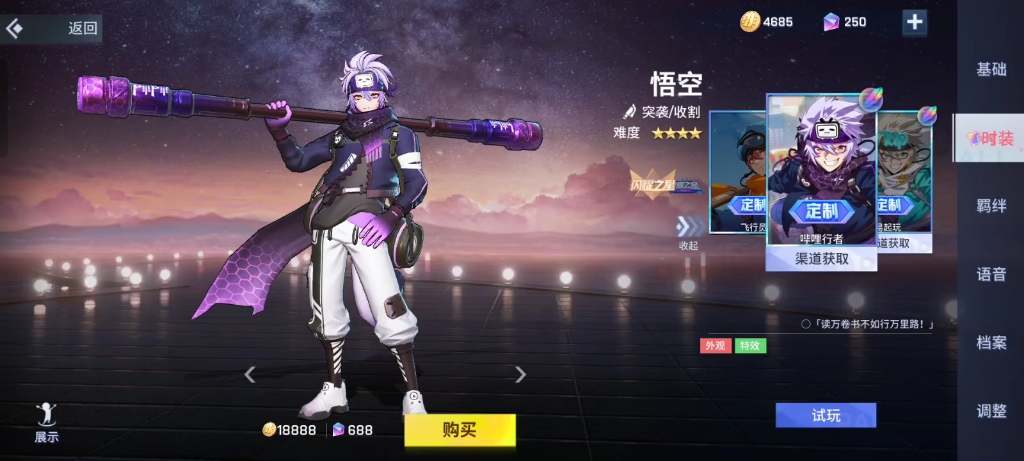
Task: Click the red 外观 tag
Action: (x=714, y=346)
